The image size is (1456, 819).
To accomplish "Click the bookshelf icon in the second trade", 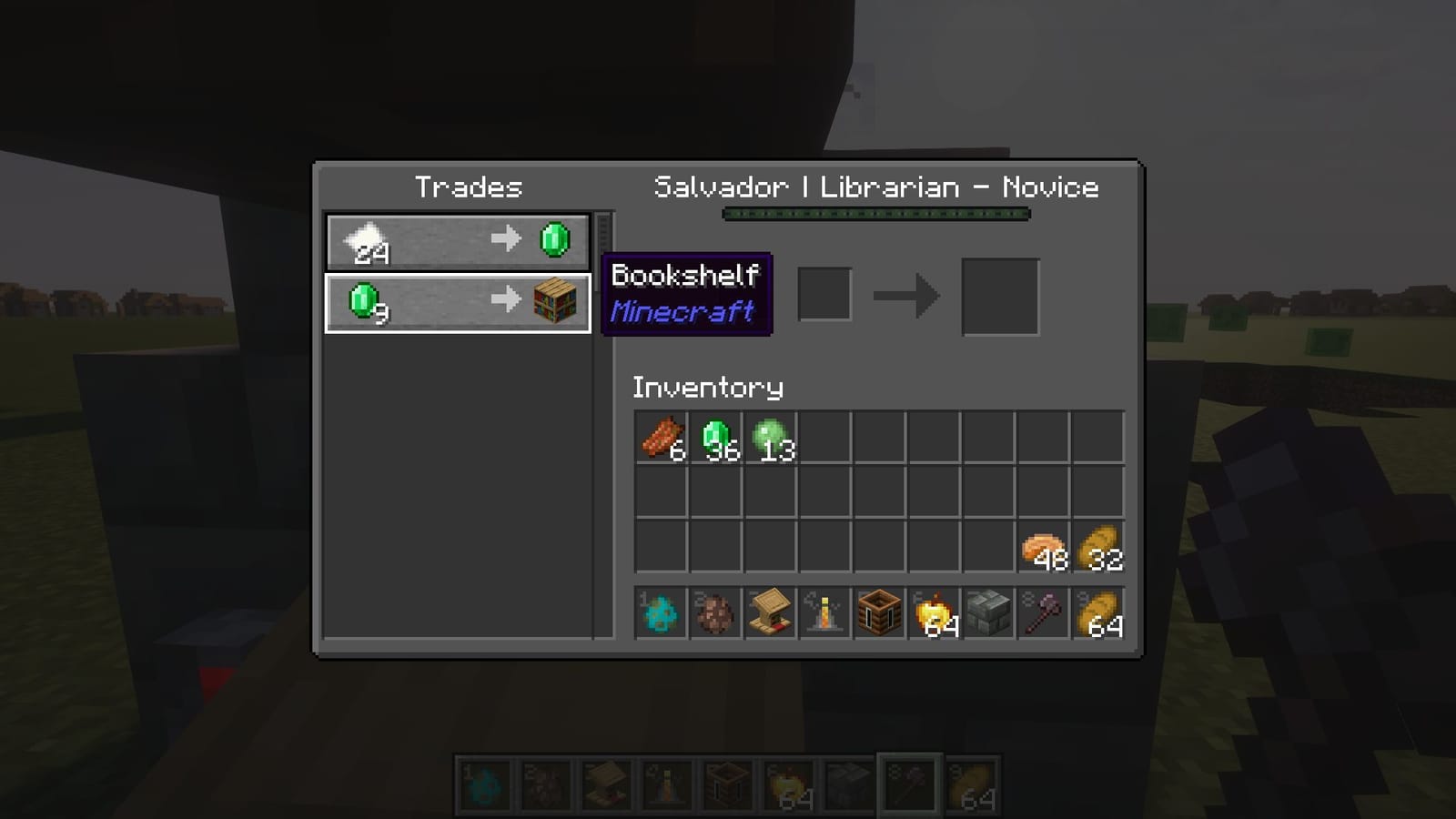I will tap(555, 300).
